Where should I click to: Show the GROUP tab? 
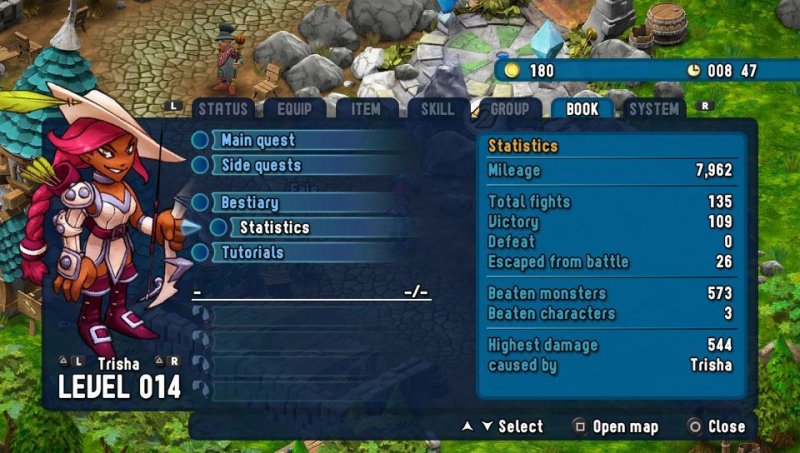[x=510, y=109]
